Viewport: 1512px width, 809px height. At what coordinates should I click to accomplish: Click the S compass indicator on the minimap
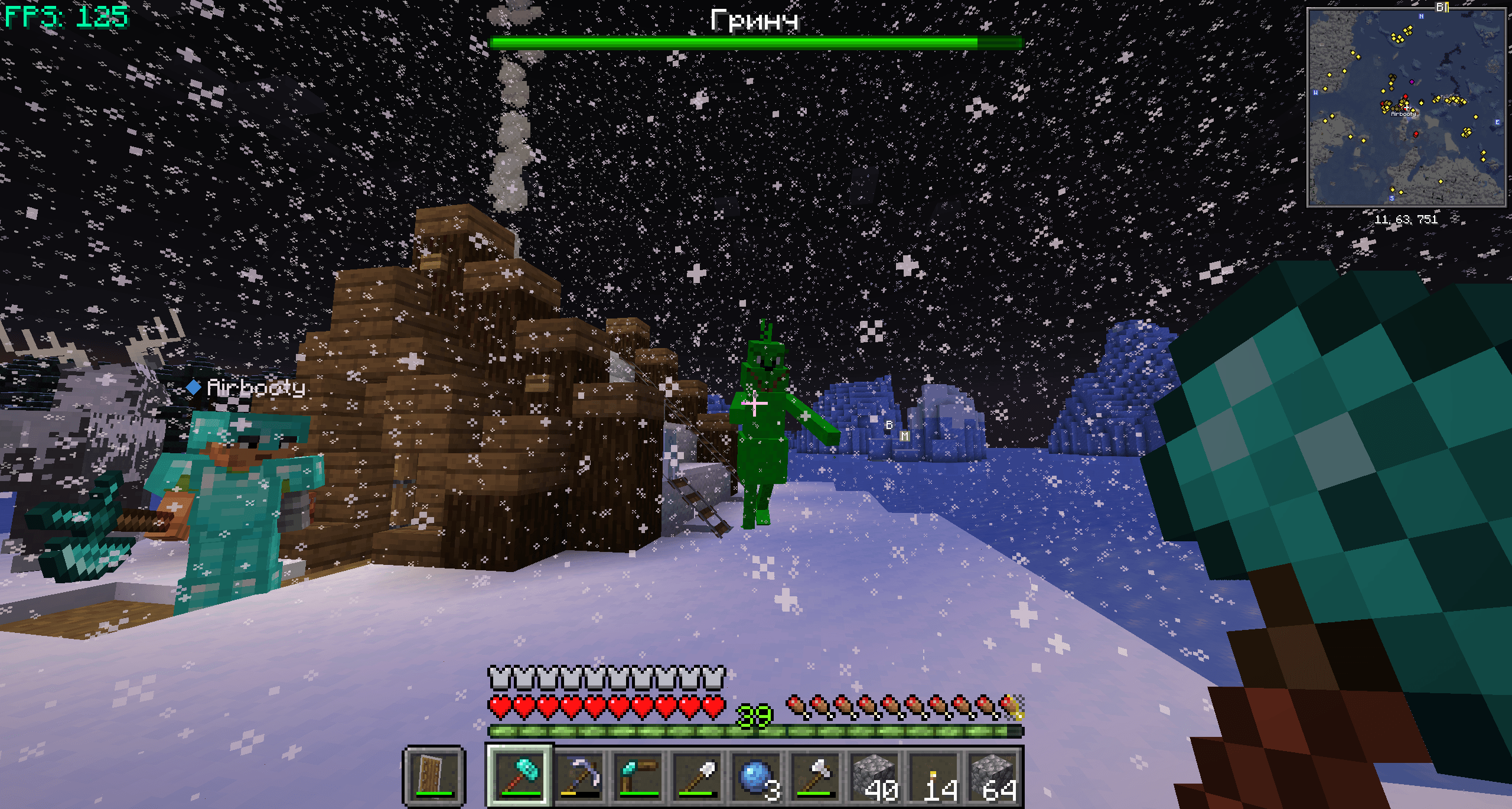pos(1392,198)
